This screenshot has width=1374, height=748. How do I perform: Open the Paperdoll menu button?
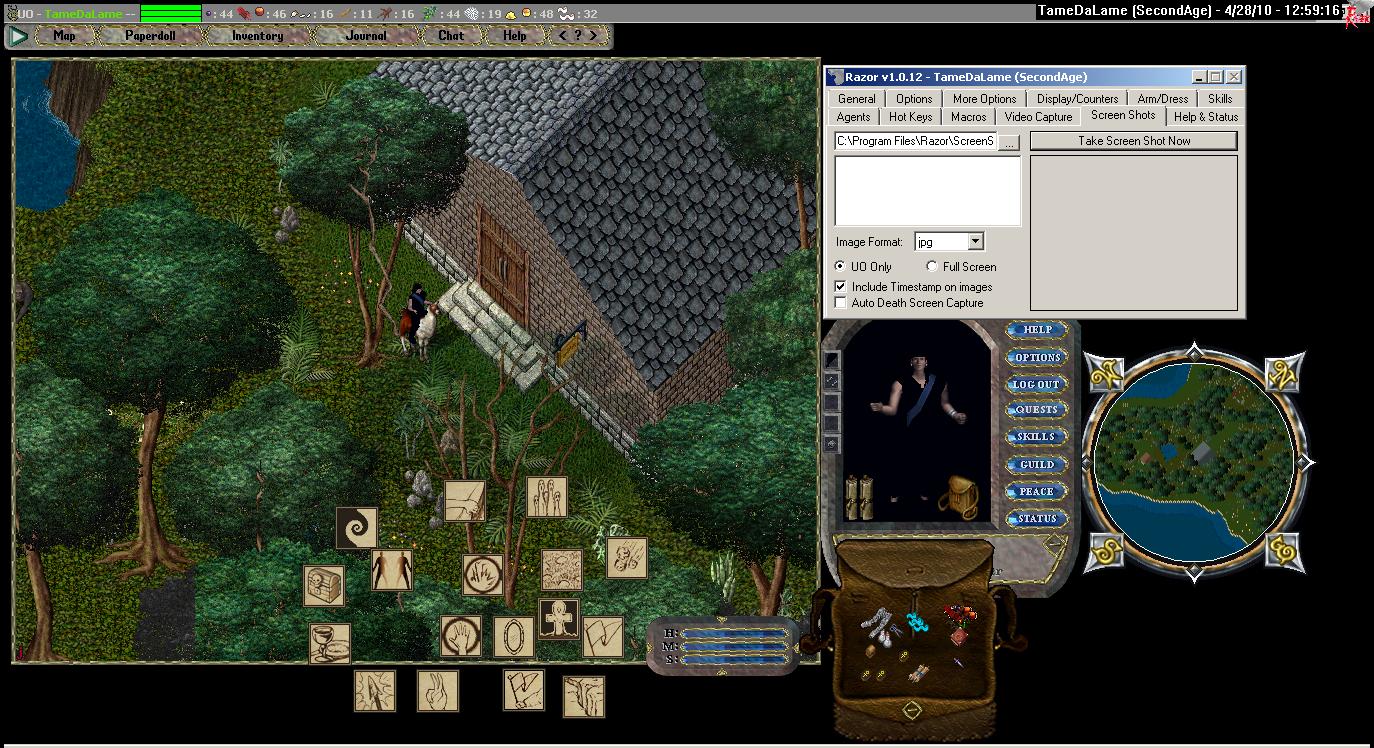[150, 36]
